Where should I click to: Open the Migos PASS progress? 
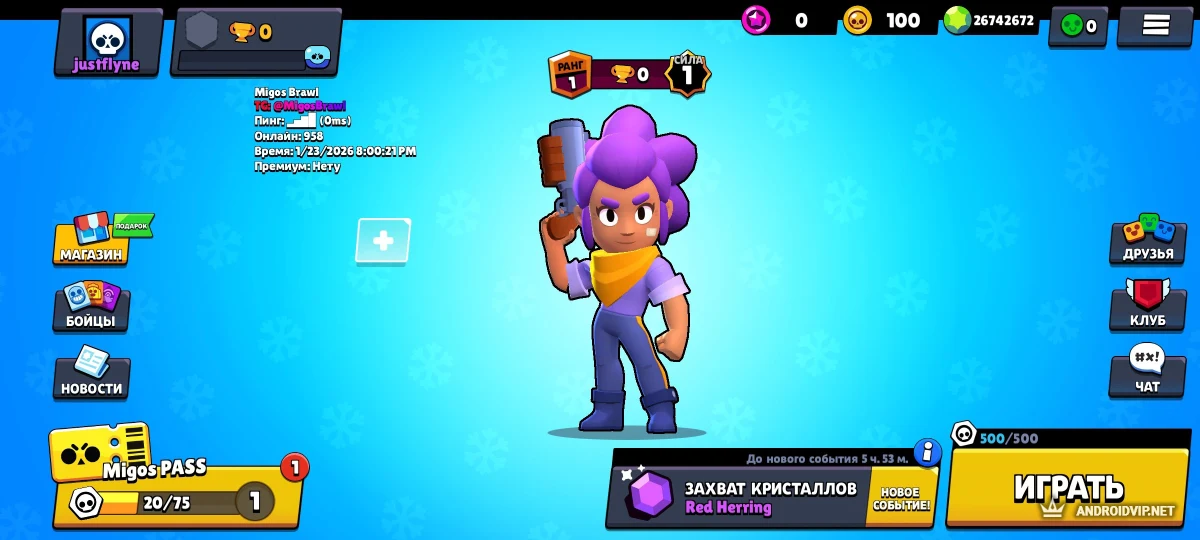tap(175, 480)
